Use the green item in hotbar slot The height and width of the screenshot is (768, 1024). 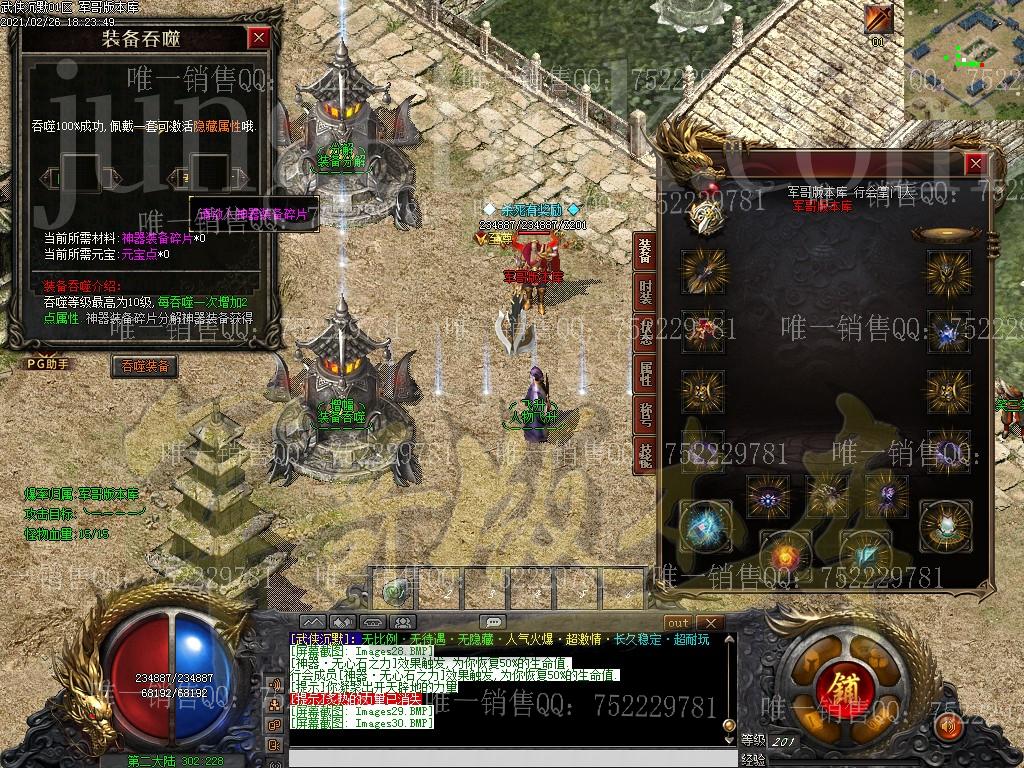396,589
